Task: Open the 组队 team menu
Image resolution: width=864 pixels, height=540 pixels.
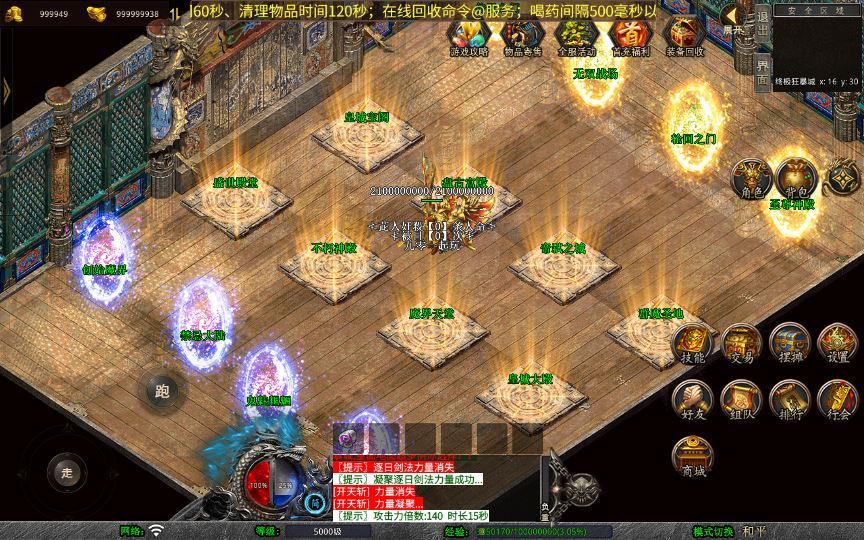Action: 741,399
